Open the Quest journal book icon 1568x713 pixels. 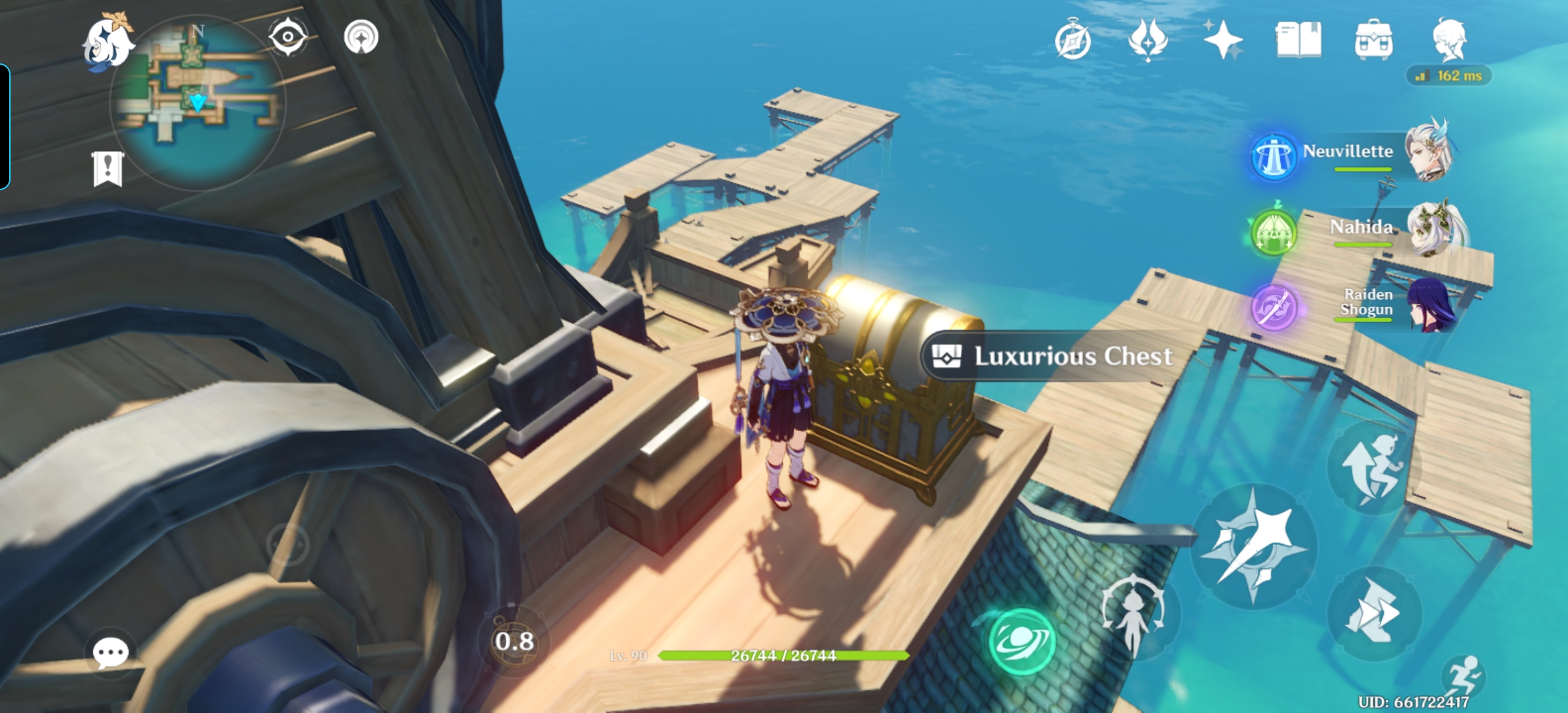tap(1300, 40)
